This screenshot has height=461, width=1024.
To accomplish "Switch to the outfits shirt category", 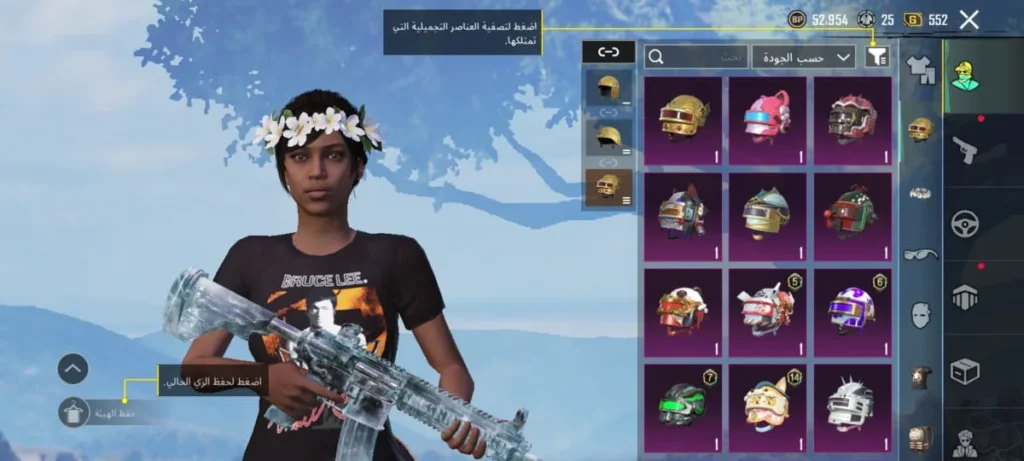I will click(x=919, y=68).
